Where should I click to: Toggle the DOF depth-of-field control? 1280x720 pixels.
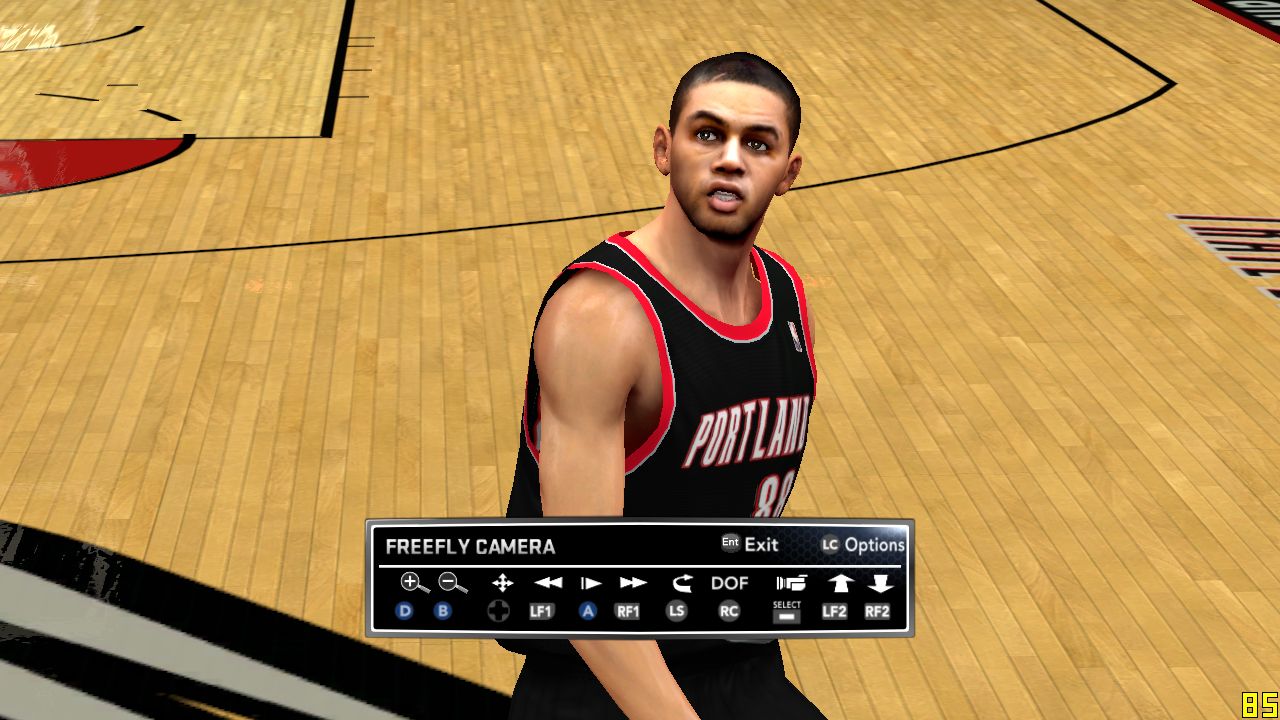coord(730,583)
